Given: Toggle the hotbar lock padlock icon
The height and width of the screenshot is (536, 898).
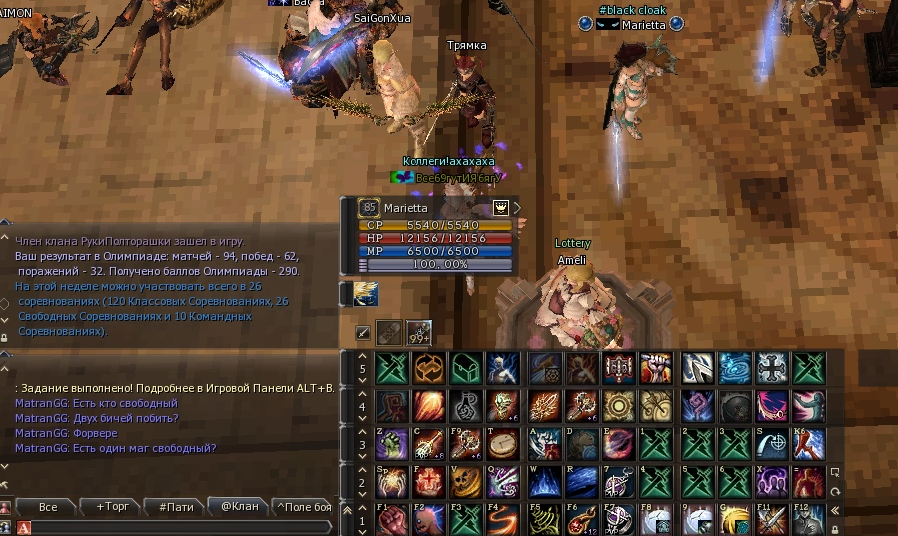Looking at the screenshot, I should (x=834, y=529).
